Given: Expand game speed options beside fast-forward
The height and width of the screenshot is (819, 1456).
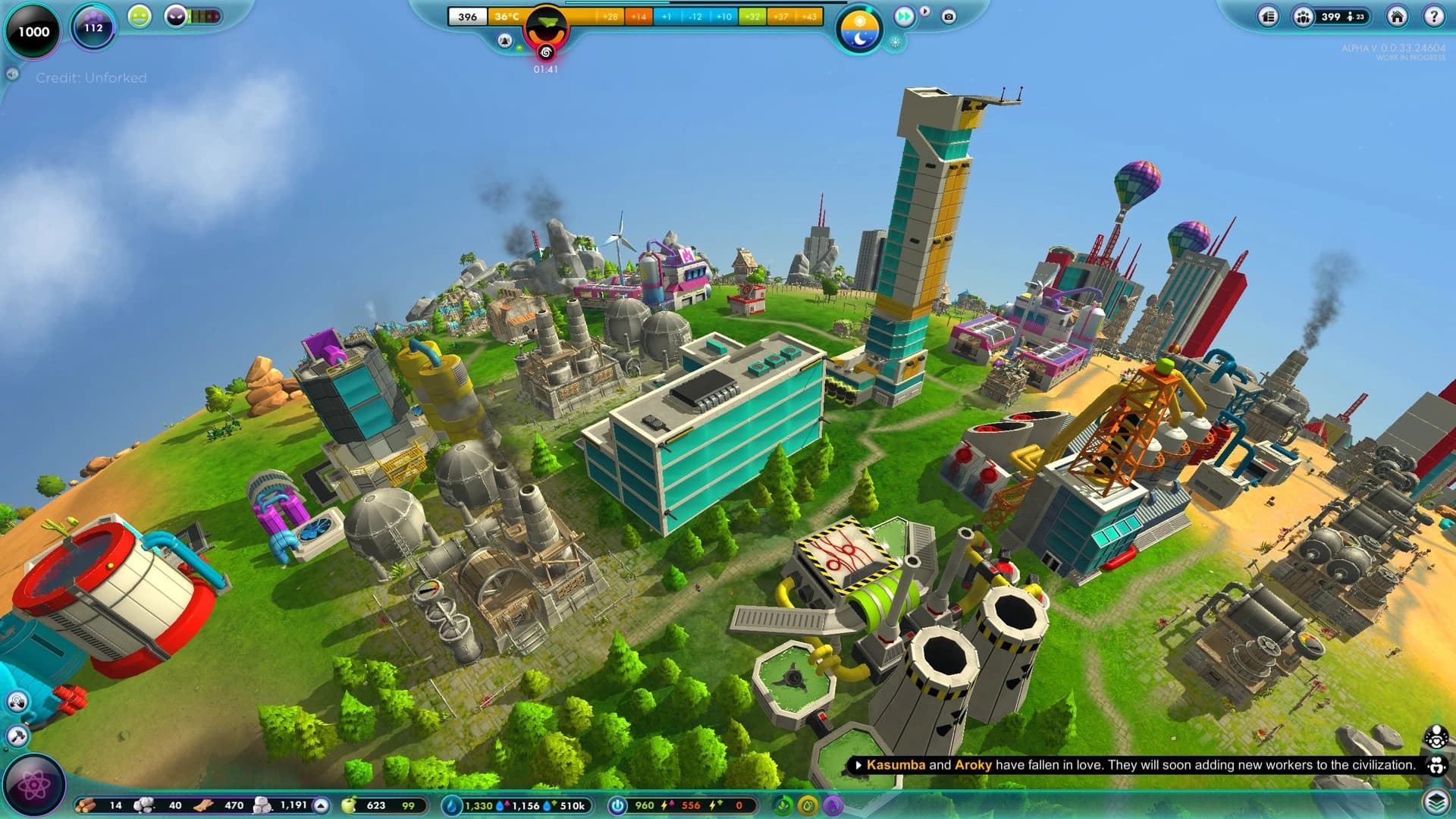Looking at the screenshot, I should click(x=924, y=11).
